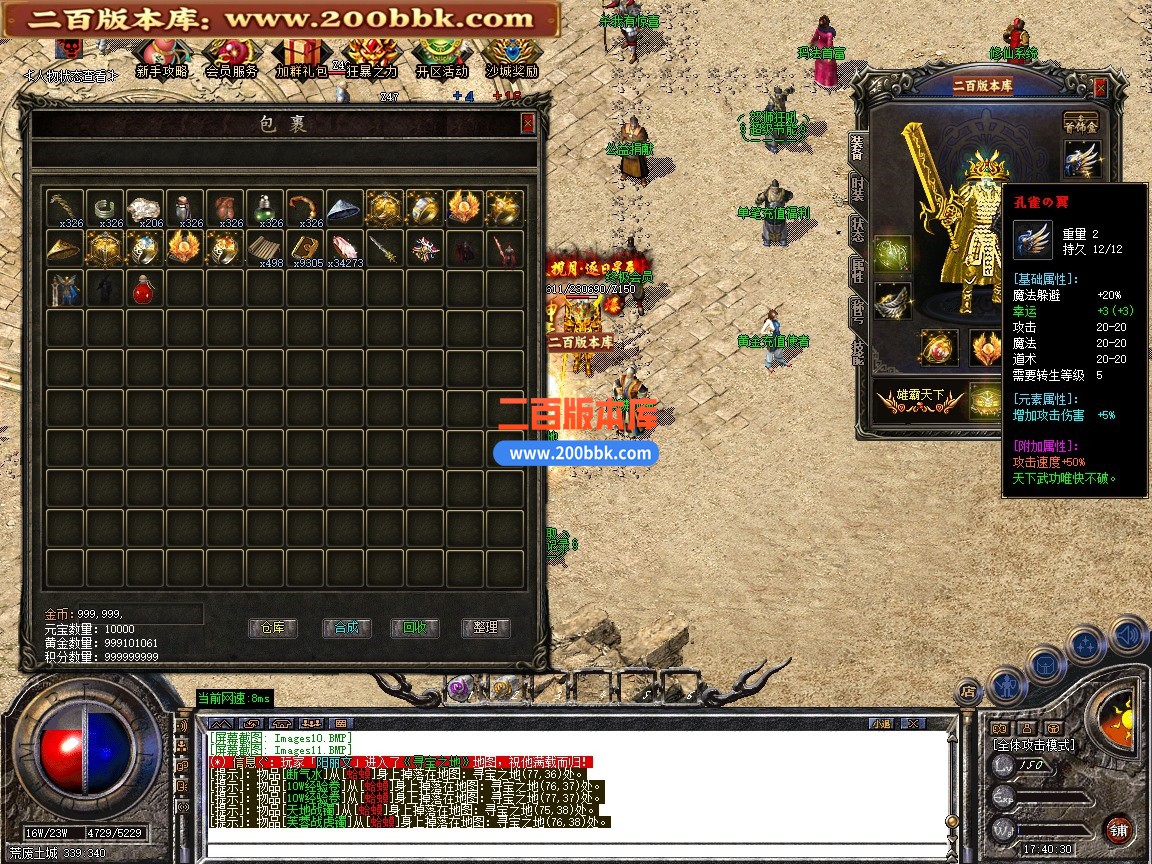Close the character equipment panel
Image resolution: width=1152 pixels, height=864 pixels.
[x=1100, y=87]
